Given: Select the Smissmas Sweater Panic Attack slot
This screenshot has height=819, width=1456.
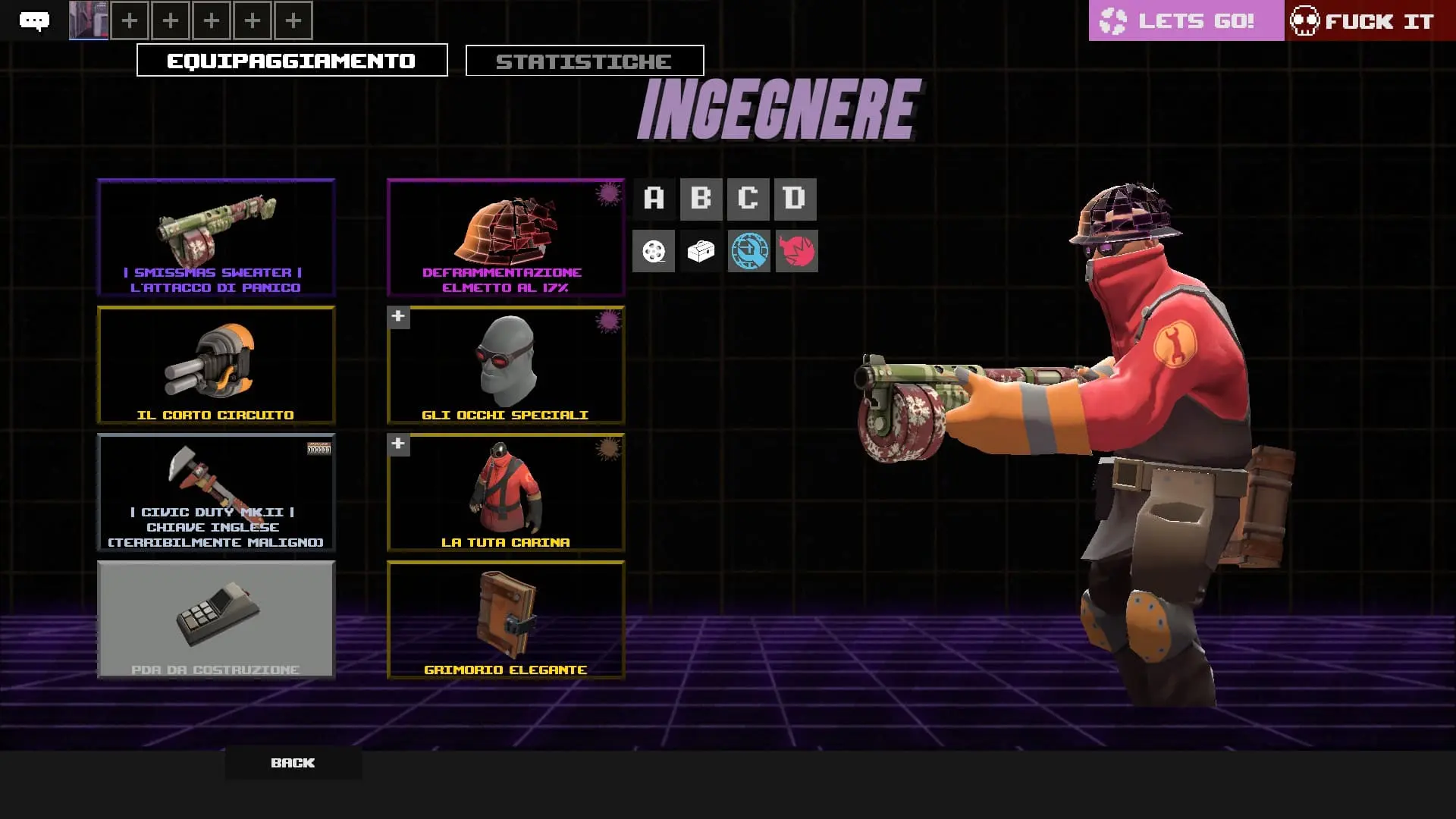Looking at the screenshot, I should 216,237.
